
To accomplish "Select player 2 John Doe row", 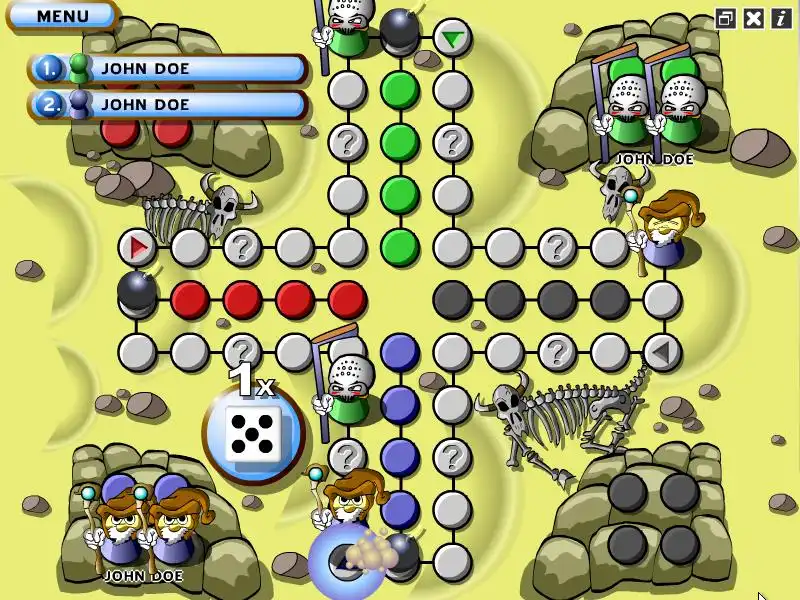I will pos(168,104).
